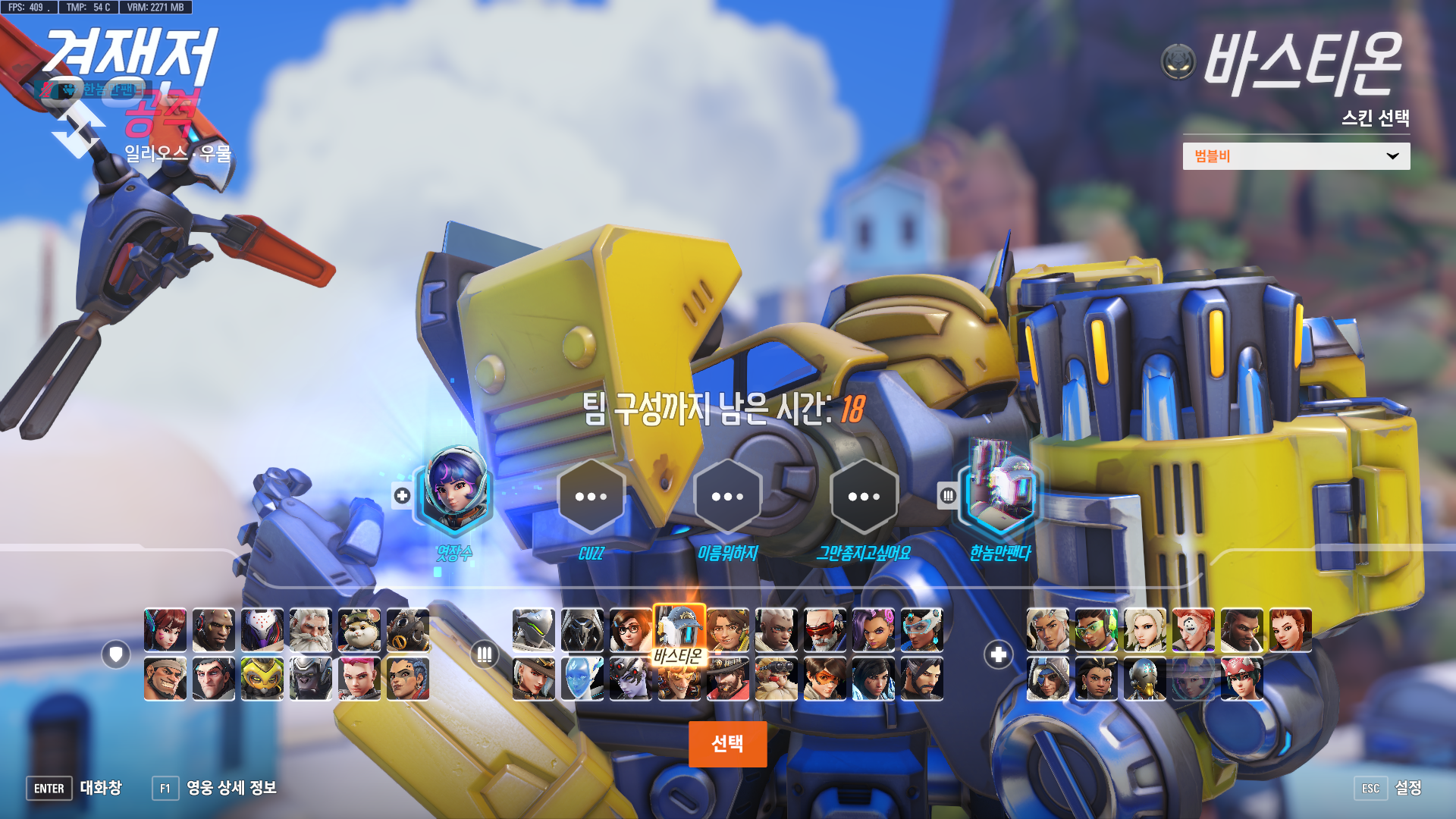Image resolution: width=1456 pixels, height=819 pixels.
Task: Select the Widowmaker portrait
Action: (x=631, y=679)
